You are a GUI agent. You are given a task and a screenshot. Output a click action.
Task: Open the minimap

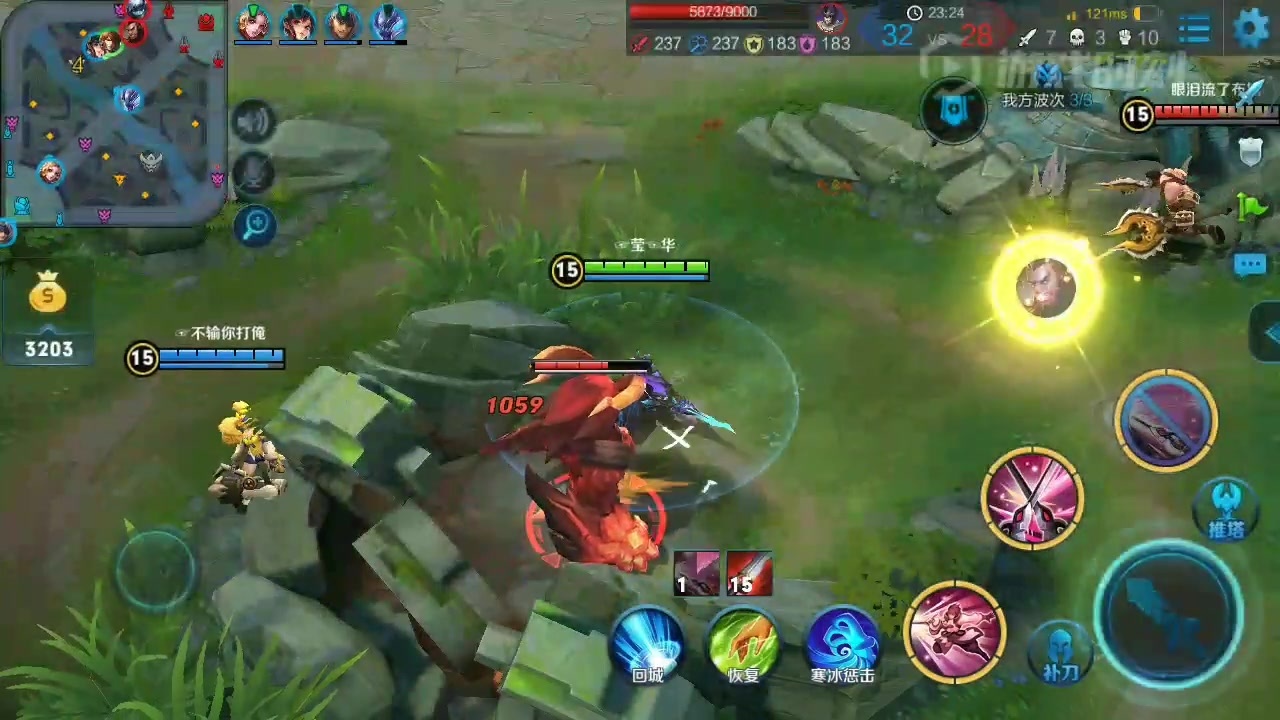[113, 110]
